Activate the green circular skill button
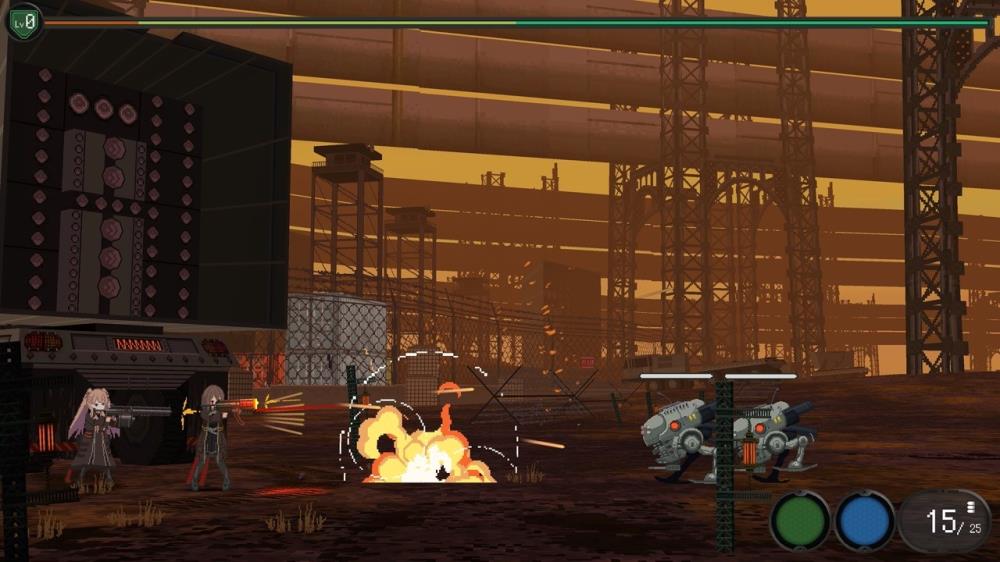Image resolution: width=1000 pixels, height=562 pixels. tap(800, 521)
